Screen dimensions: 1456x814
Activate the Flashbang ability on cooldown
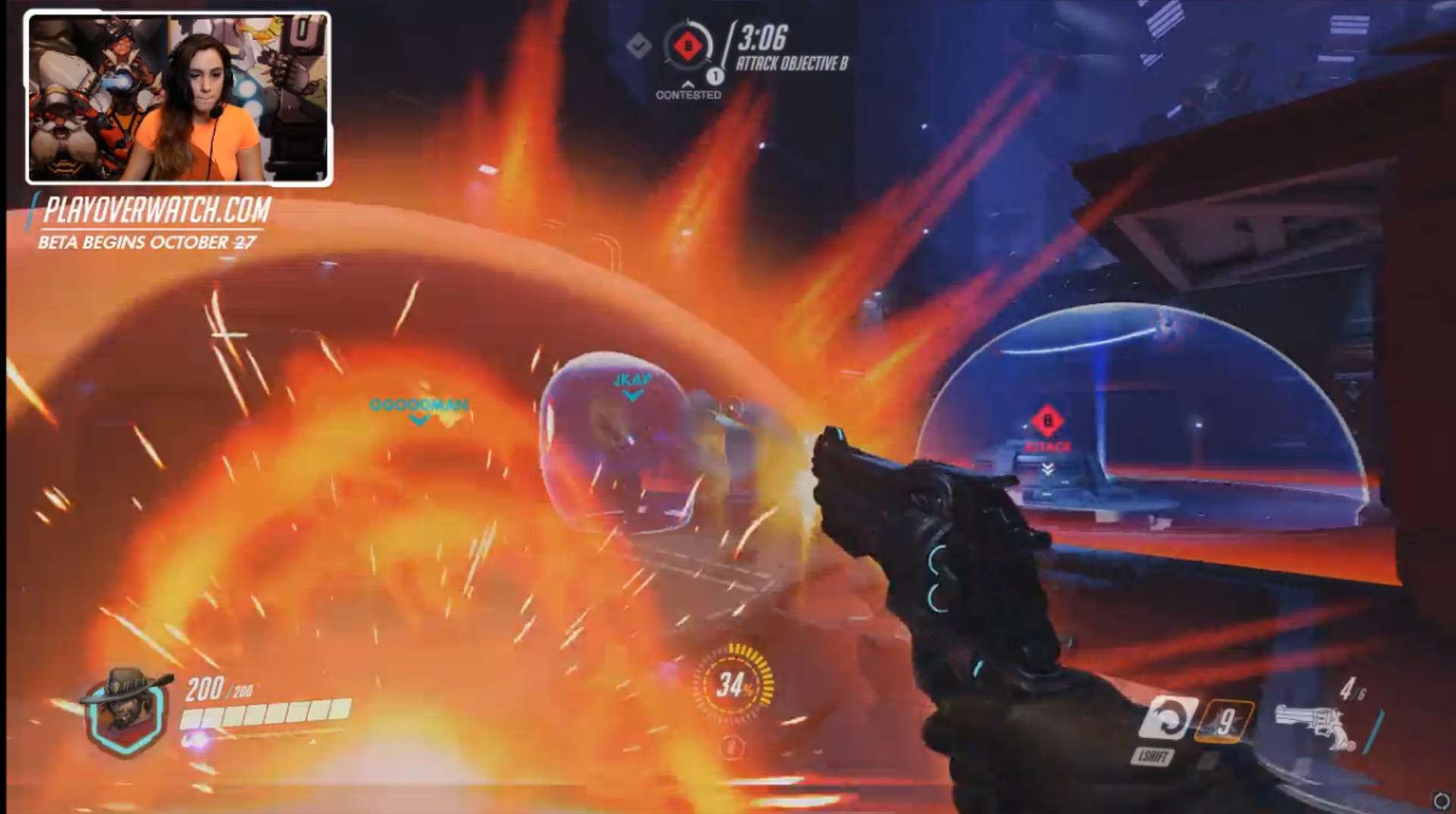pyautogui.click(x=1224, y=721)
